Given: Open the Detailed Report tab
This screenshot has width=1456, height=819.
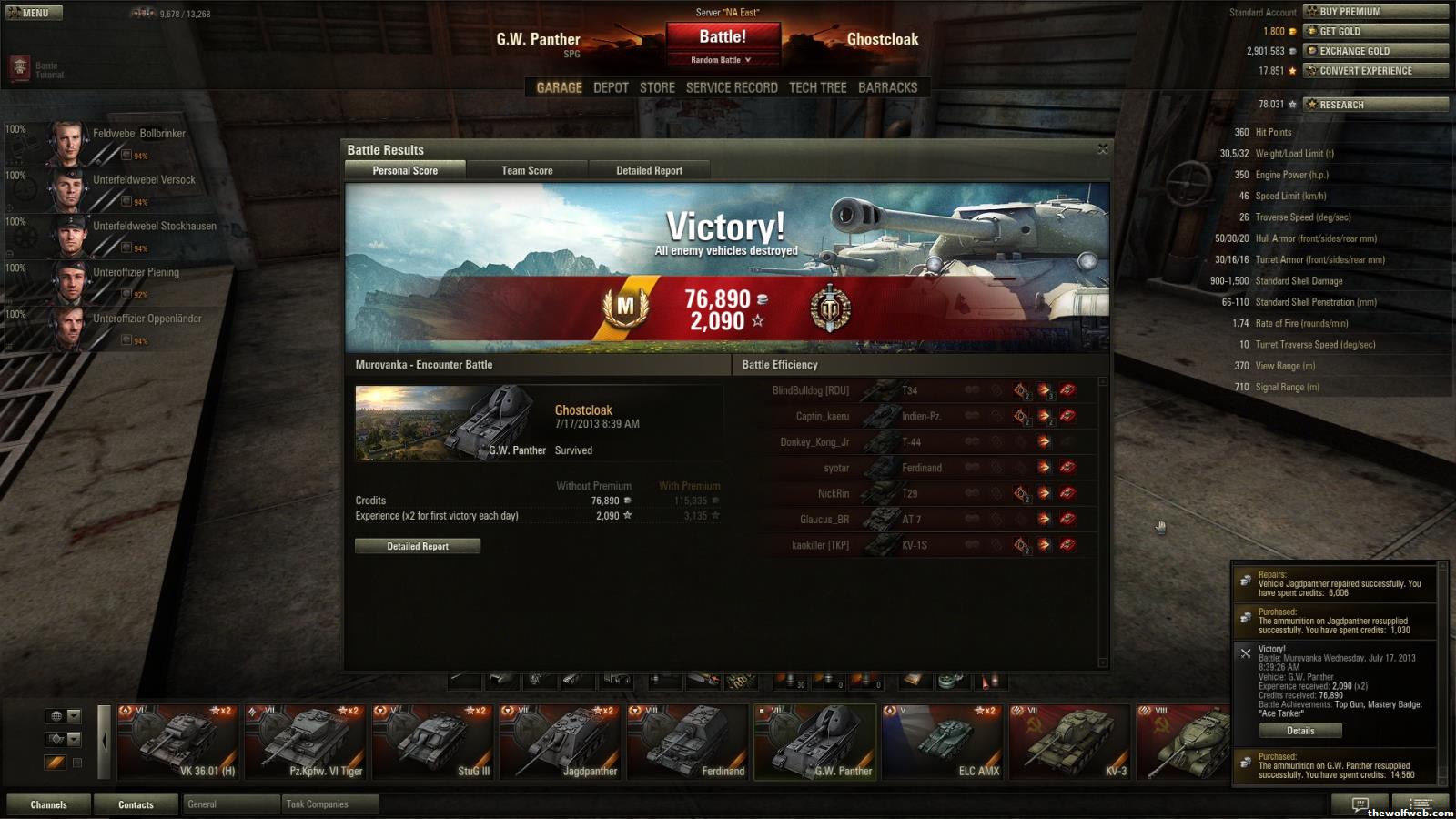Looking at the screenshot, I should coord(649,170).
